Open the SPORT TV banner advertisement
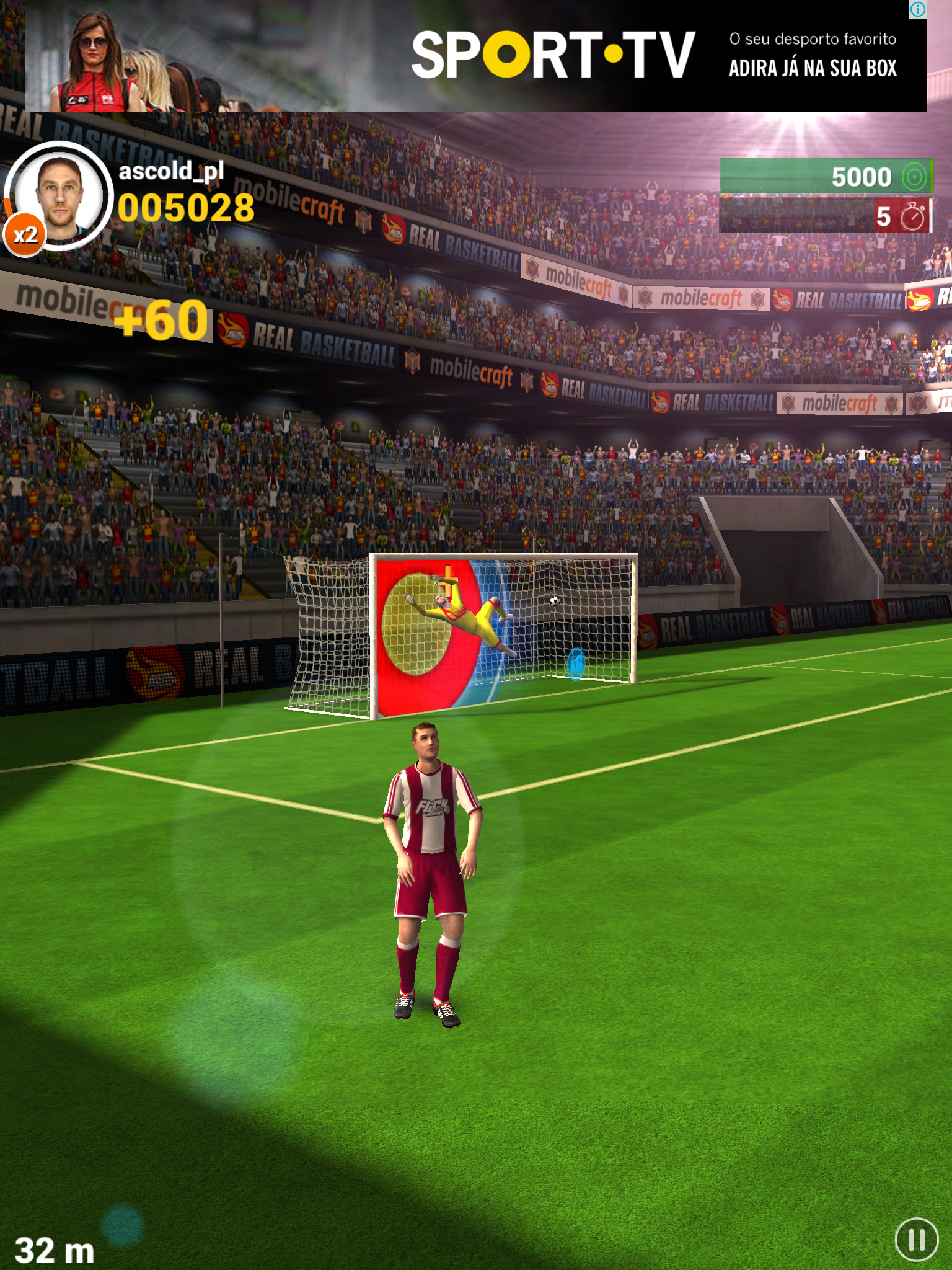Image resolution: width=952 pixels, height=1270 pixels. (552, 56)
